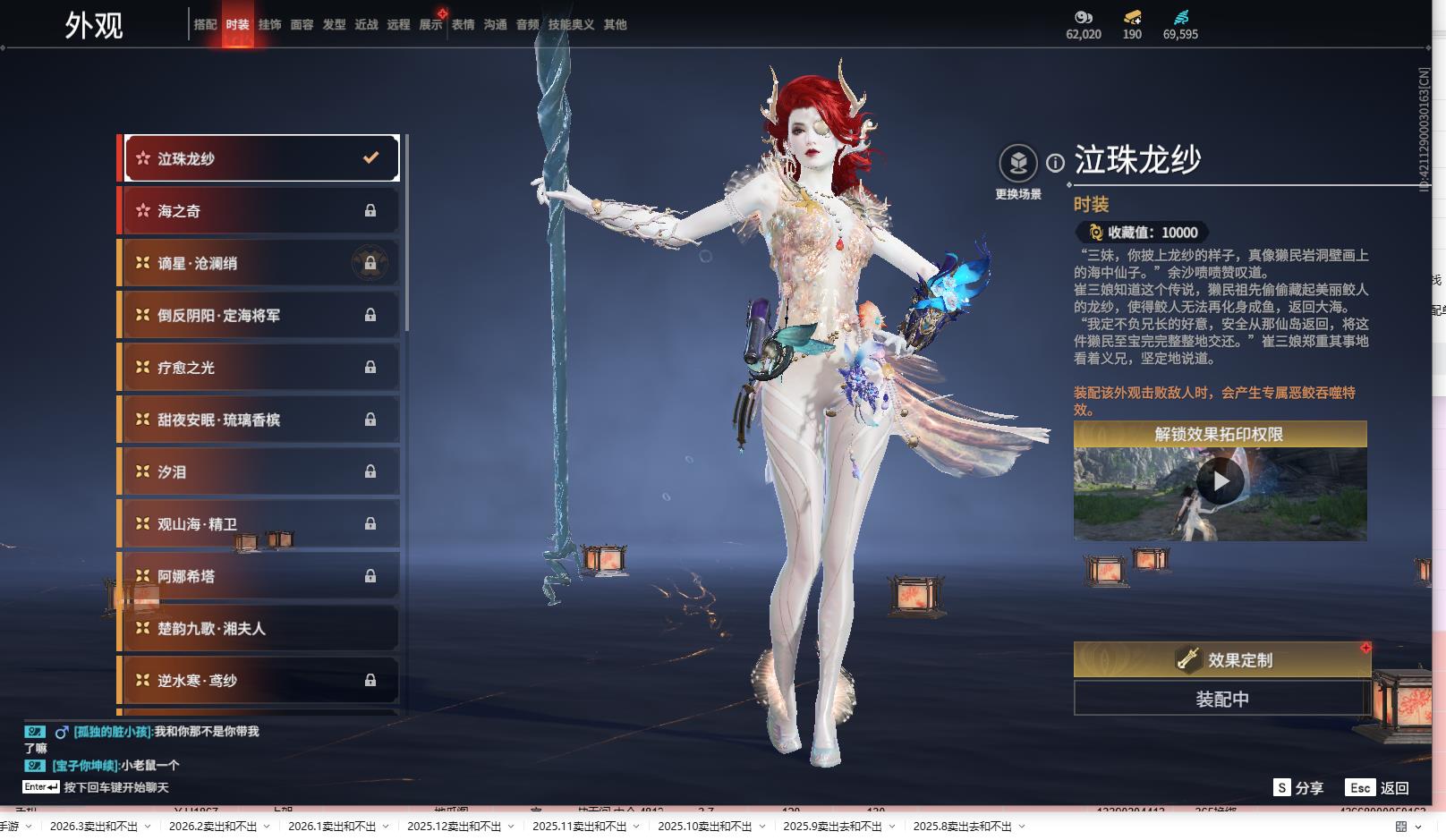Select the 海之奇 outfit
Image resolution: width=1446 pixels, height=840 pixels.
click(259, 211)
